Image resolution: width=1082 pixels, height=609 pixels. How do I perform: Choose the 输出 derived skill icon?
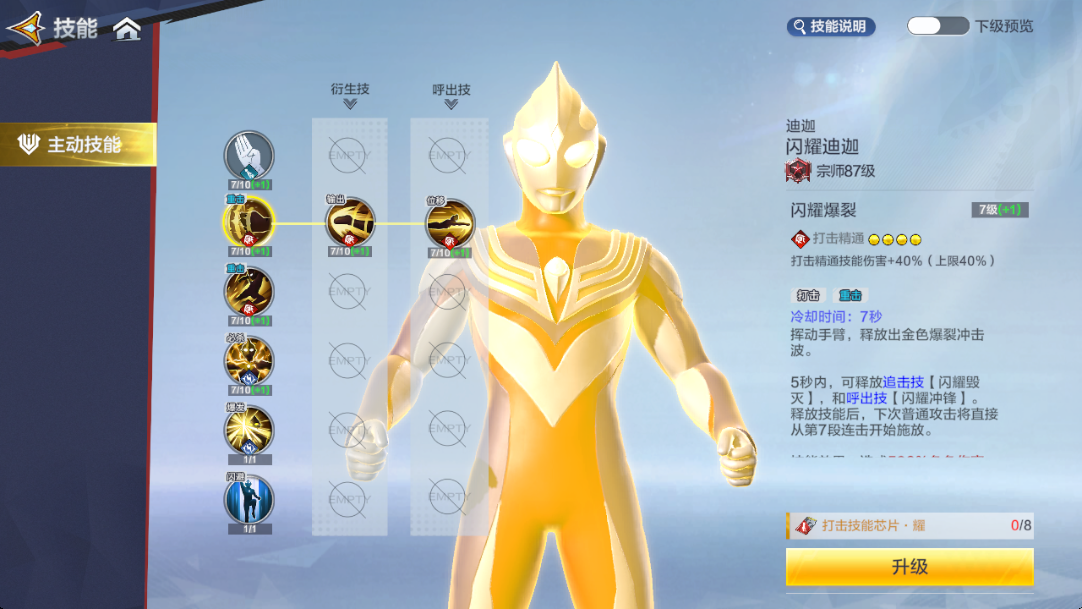coord(350,221)
